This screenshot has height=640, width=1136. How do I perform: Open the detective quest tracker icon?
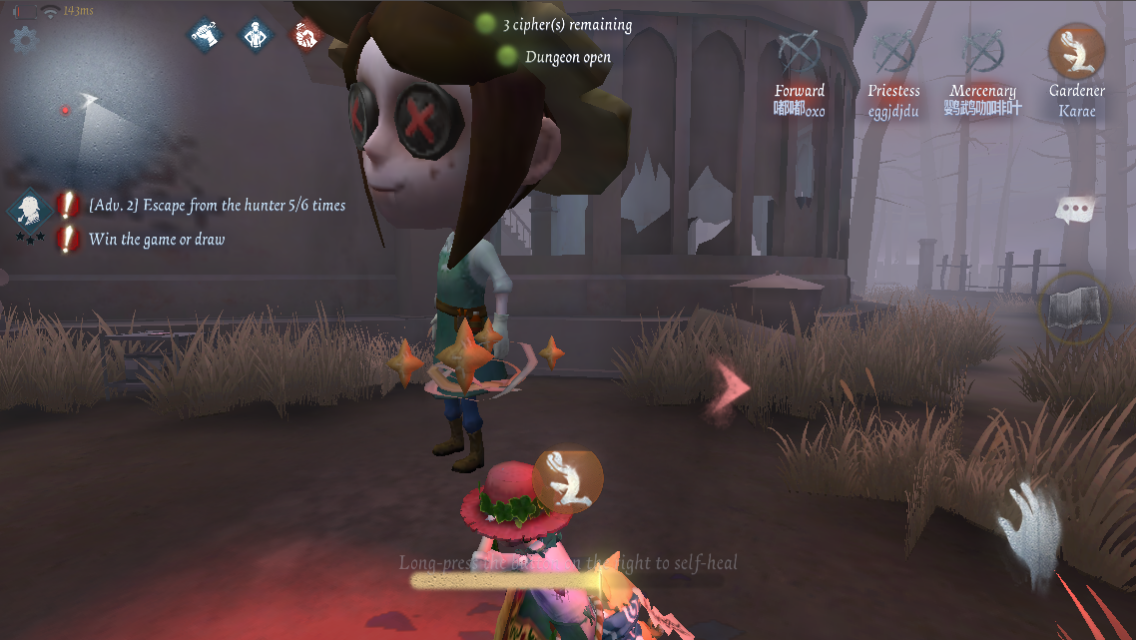[30, 210]
